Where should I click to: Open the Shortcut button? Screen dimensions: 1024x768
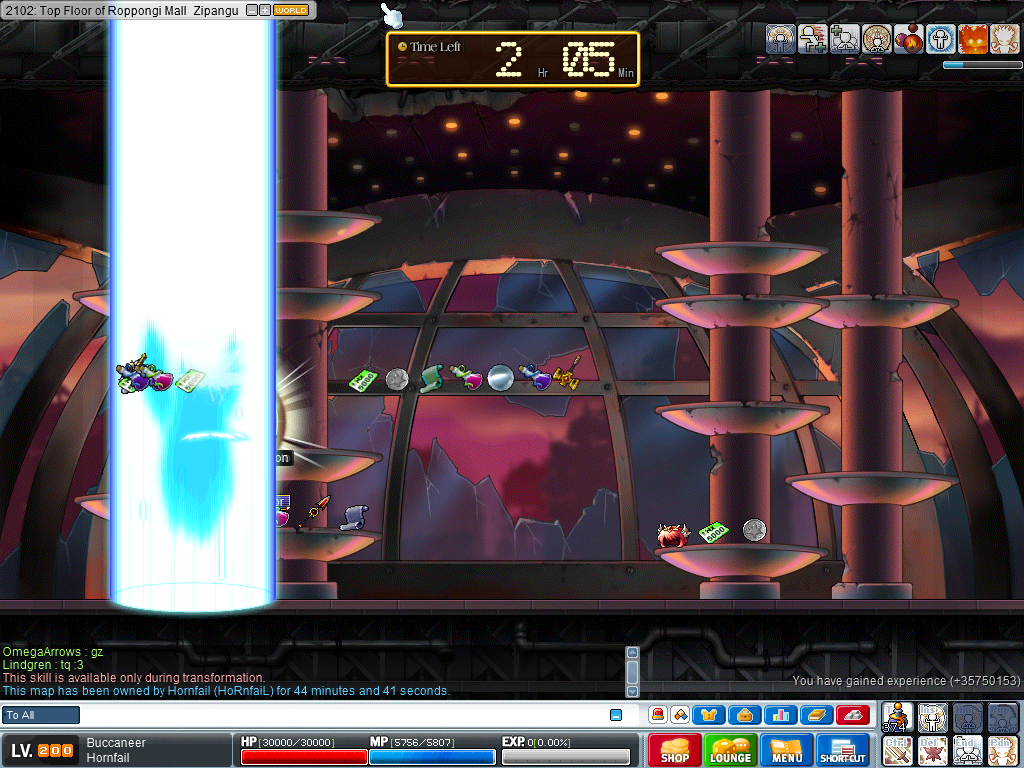click(x=843, y=750)
